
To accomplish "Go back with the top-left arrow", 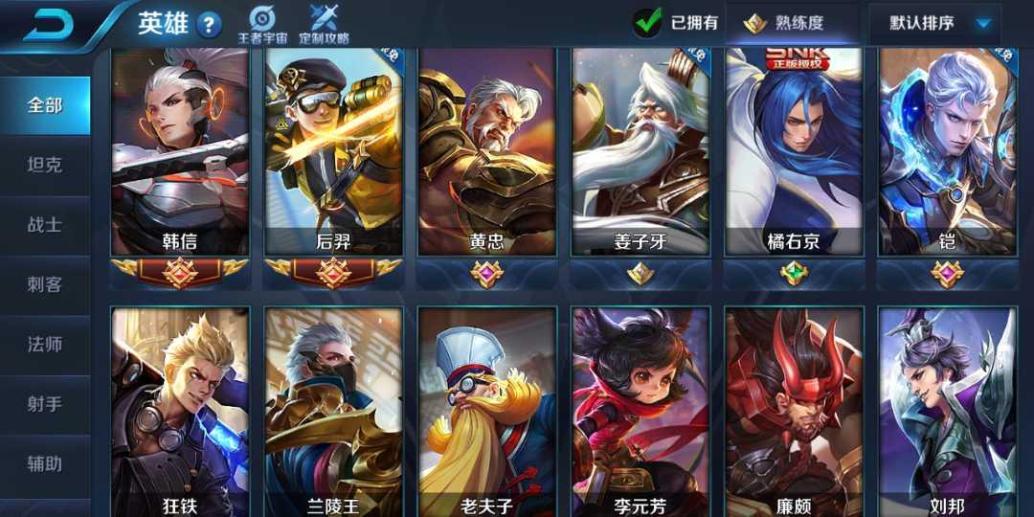I will 52,24.
